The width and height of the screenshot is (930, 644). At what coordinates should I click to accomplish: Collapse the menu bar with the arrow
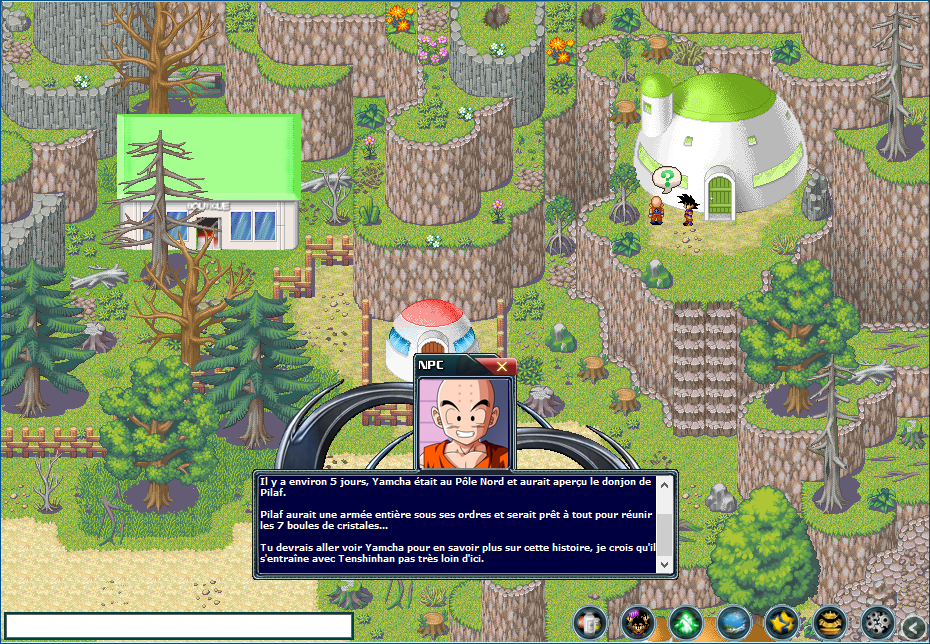pos(913,627)
